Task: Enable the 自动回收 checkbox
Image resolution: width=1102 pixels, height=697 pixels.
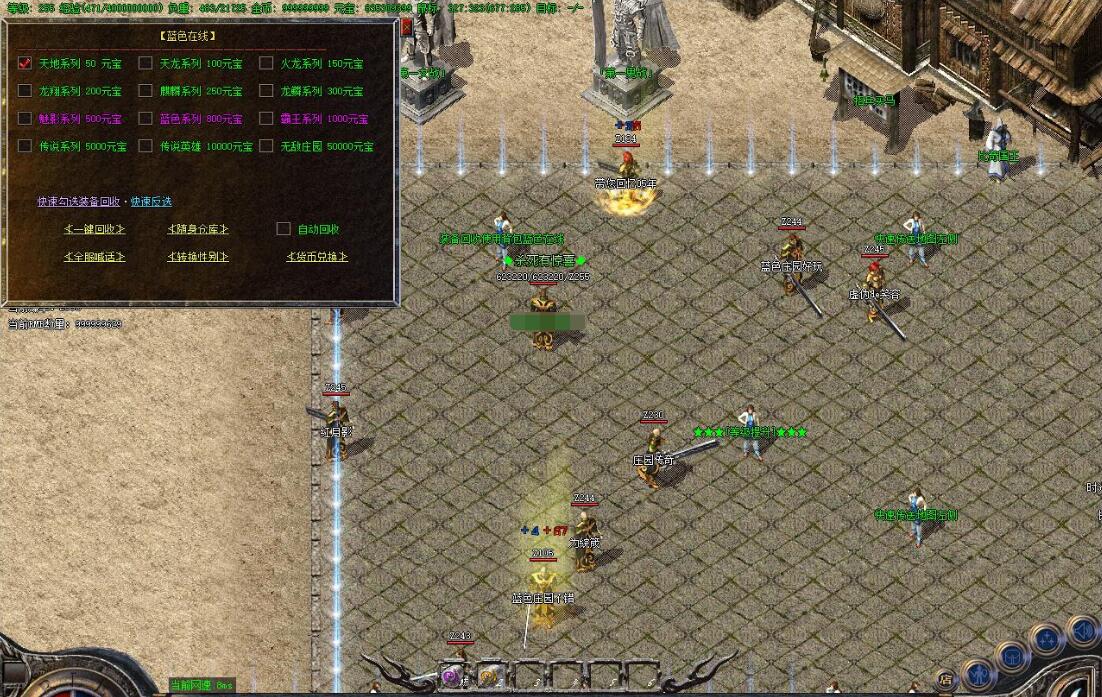Action: point(283,229)
